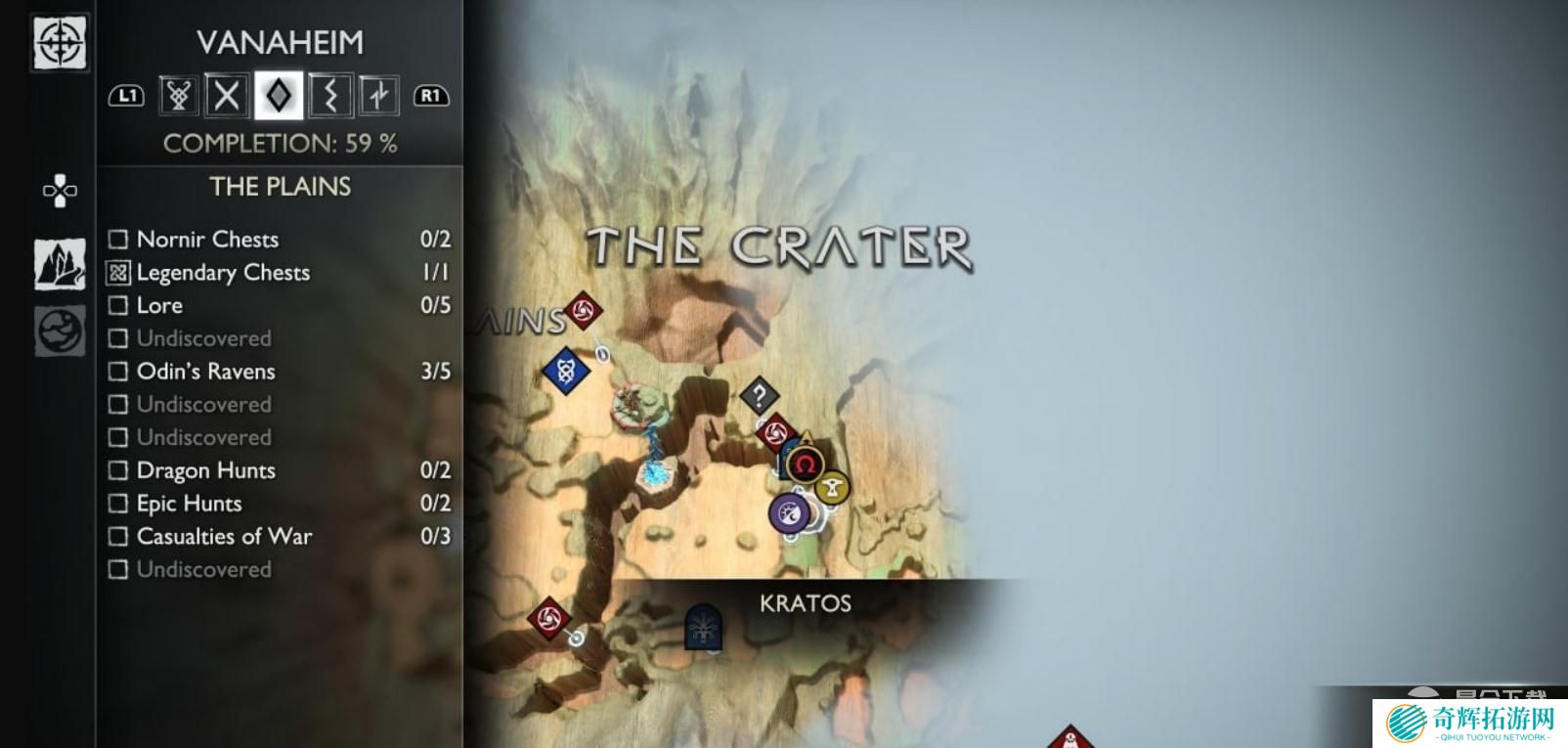Select the Nornir Chests row
The image size is (1568, 748).
pos(280,240)
